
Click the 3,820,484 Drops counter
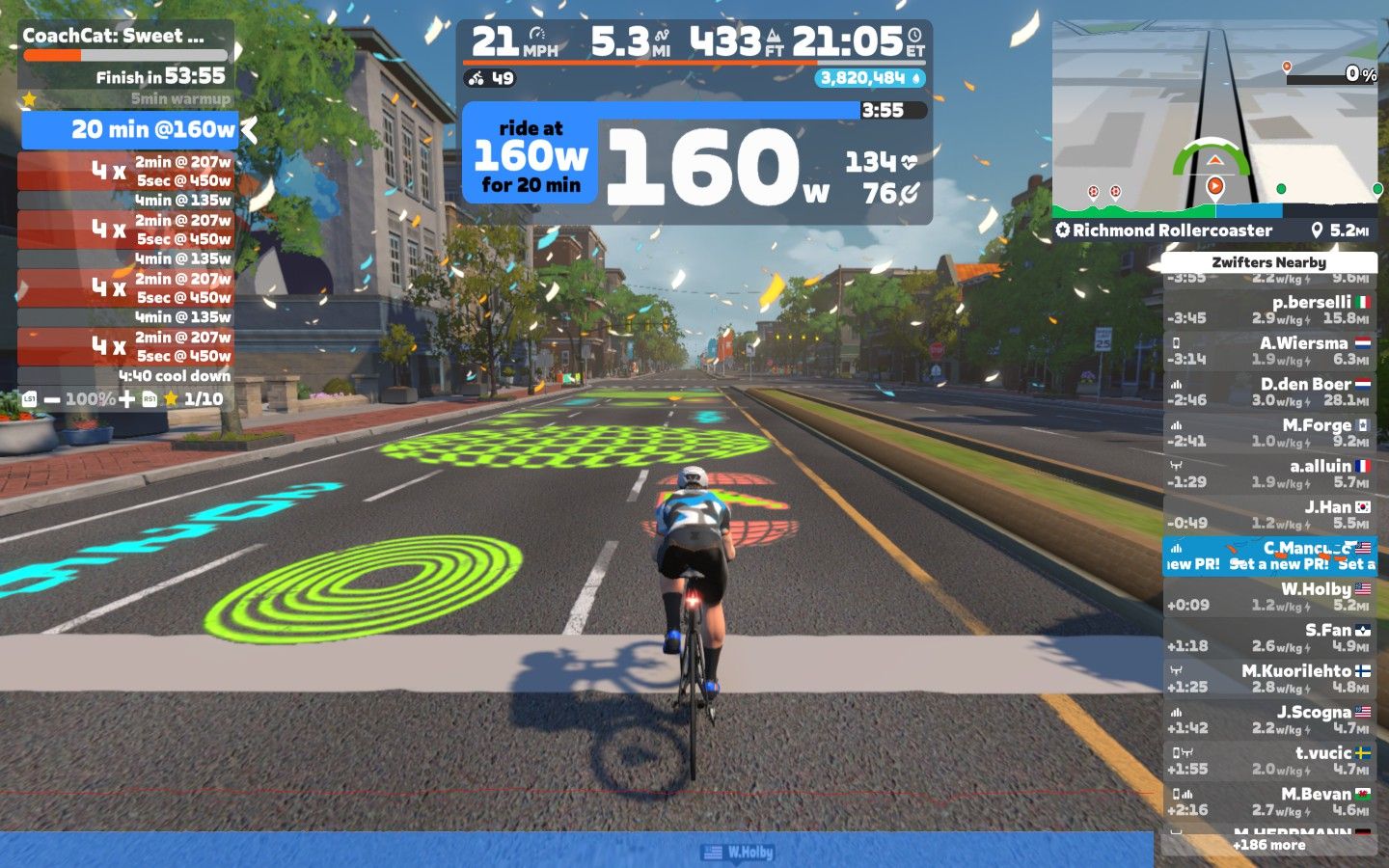coord(870,78)
